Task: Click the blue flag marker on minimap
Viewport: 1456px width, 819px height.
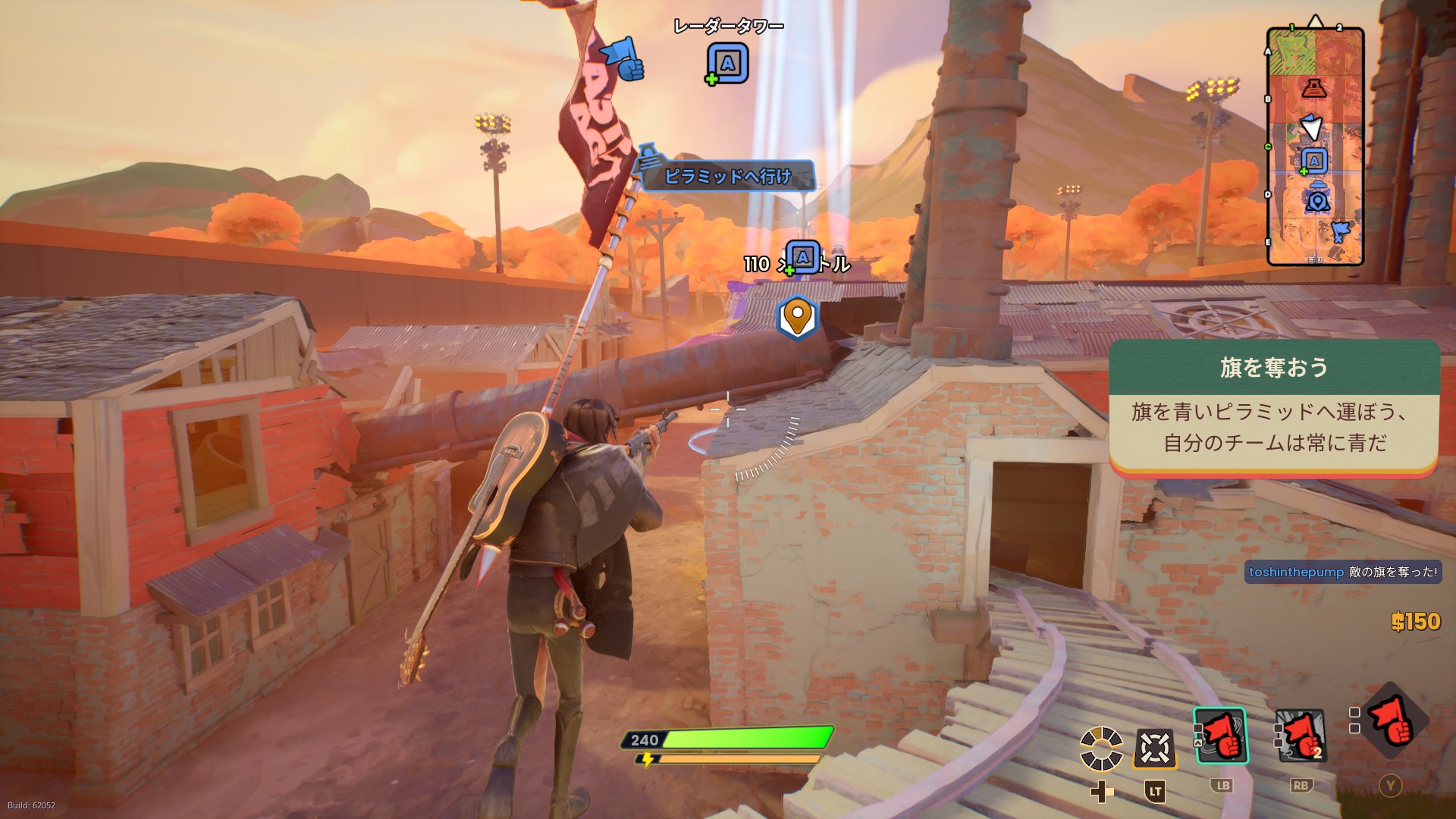Action: coord(1340,231)
